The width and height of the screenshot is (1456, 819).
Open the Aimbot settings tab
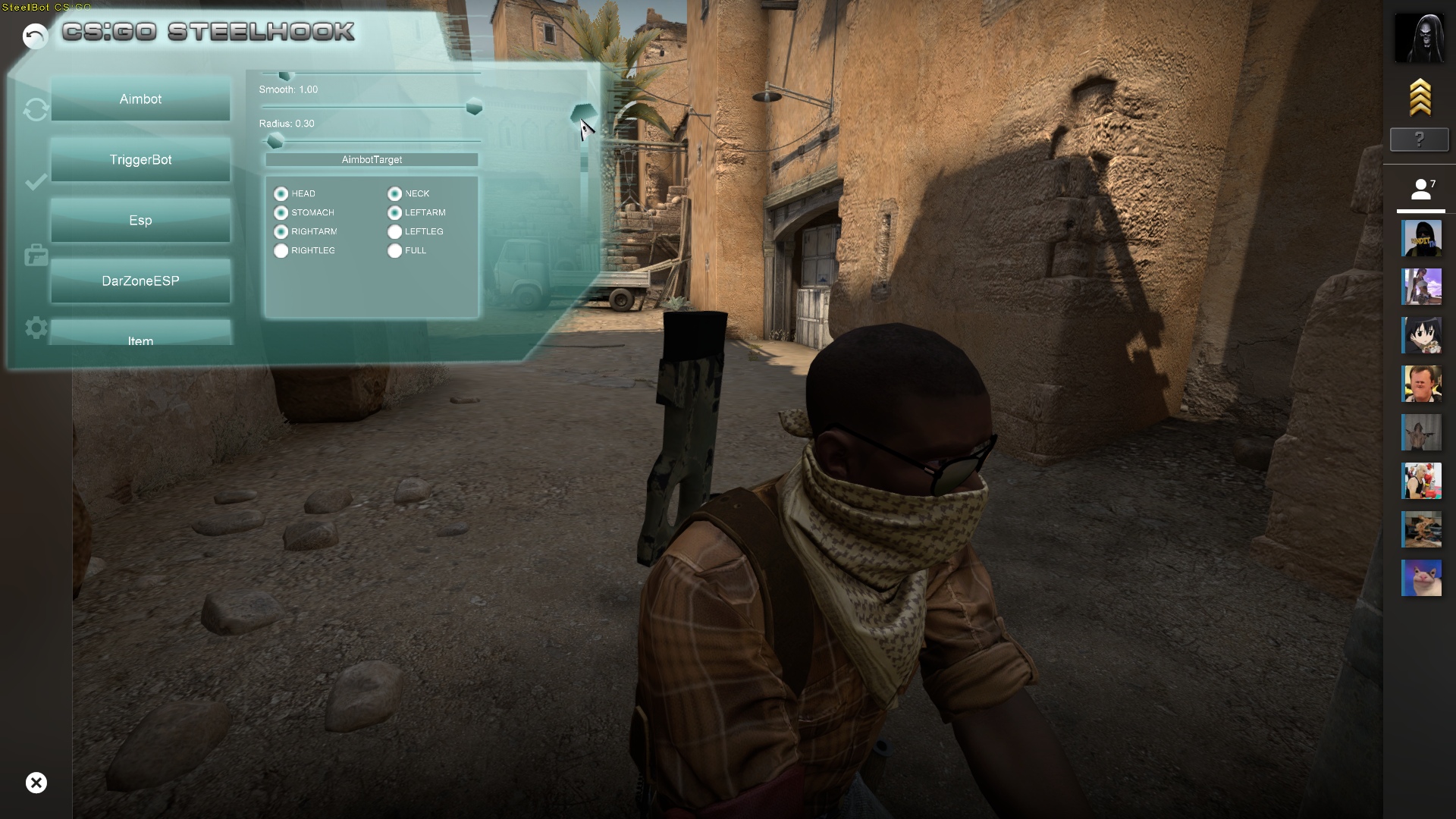140,99
